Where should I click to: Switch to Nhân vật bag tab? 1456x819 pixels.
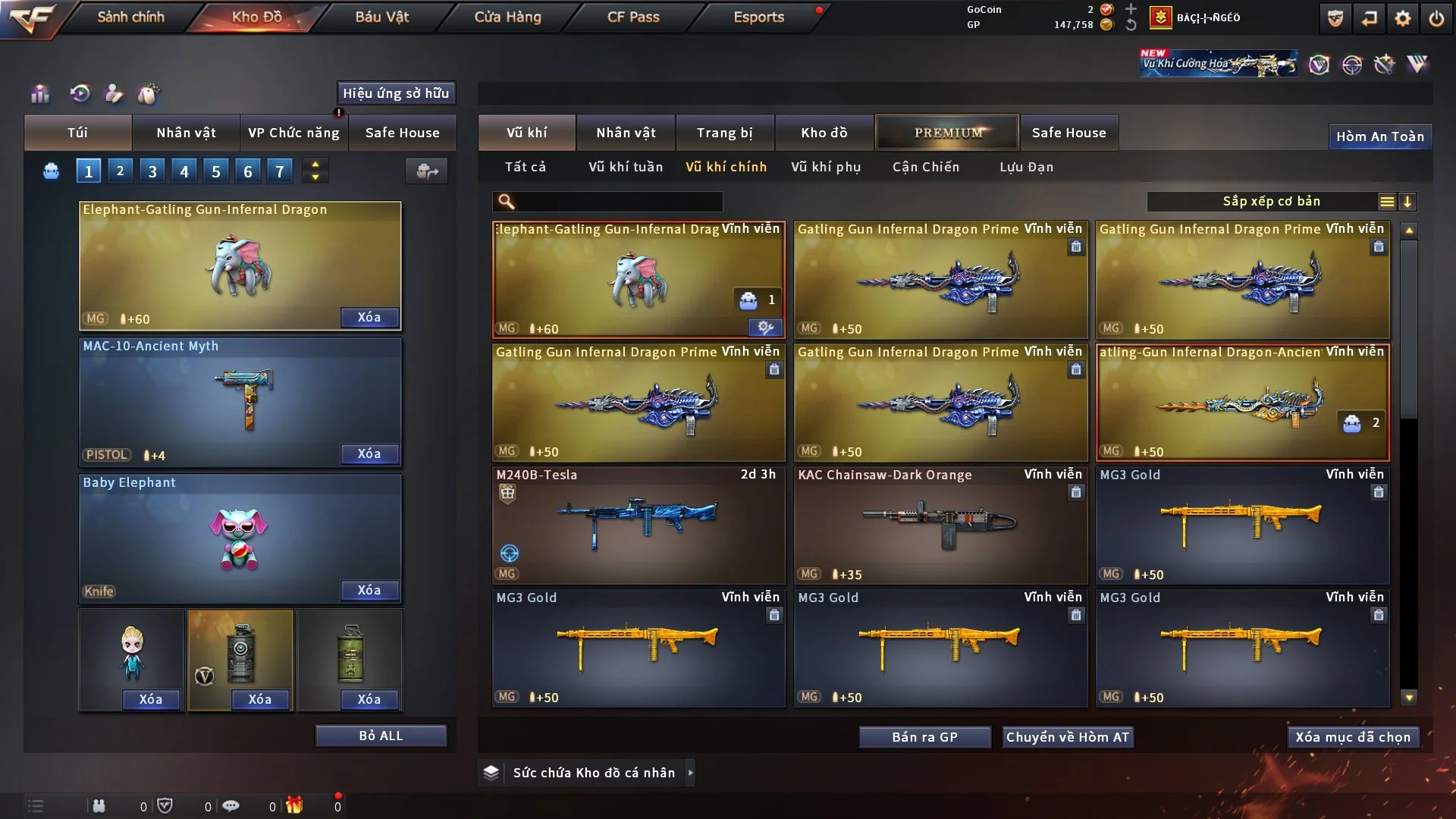pos(186,133)
